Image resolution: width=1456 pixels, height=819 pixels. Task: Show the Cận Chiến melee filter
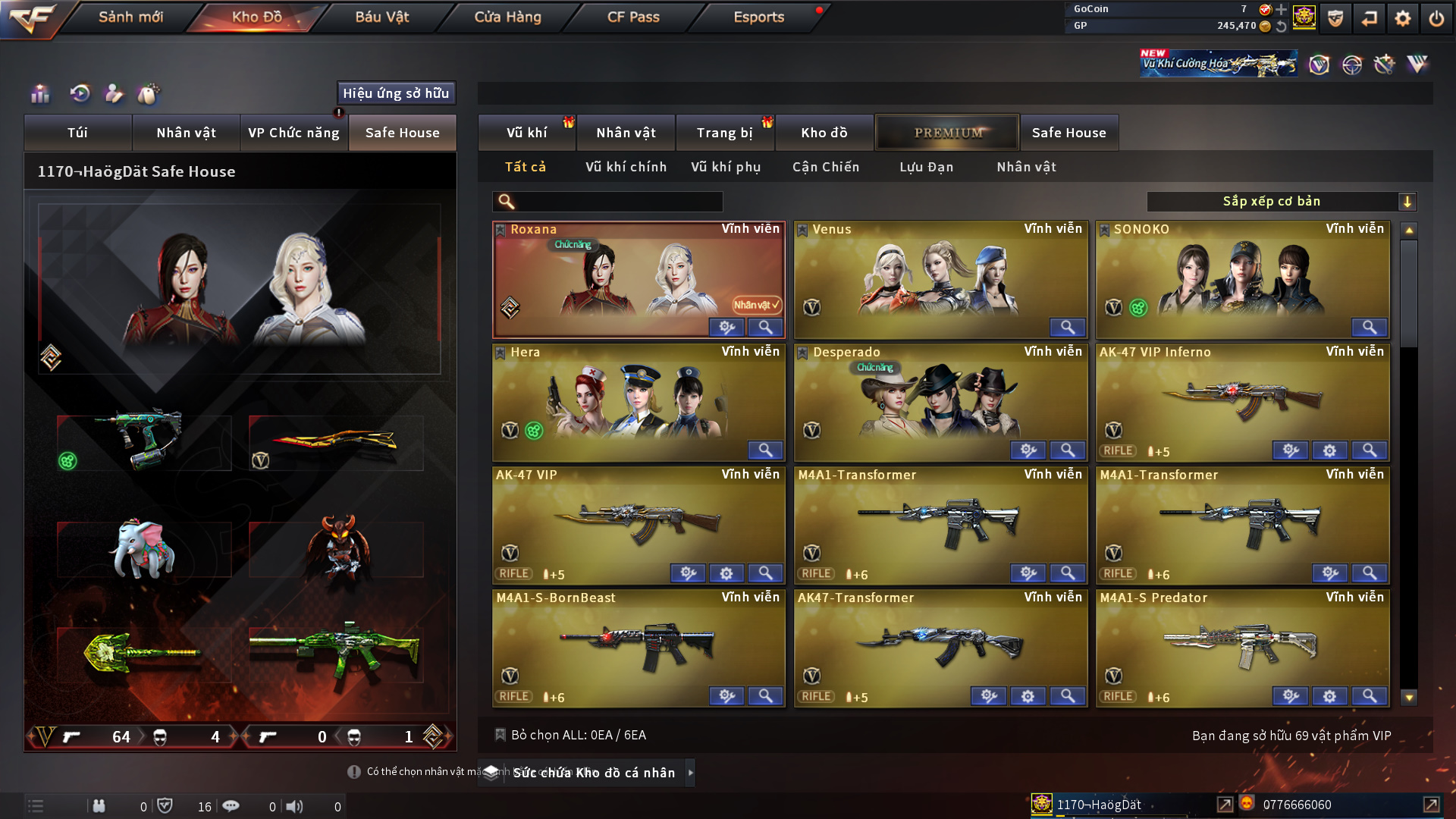826,167
